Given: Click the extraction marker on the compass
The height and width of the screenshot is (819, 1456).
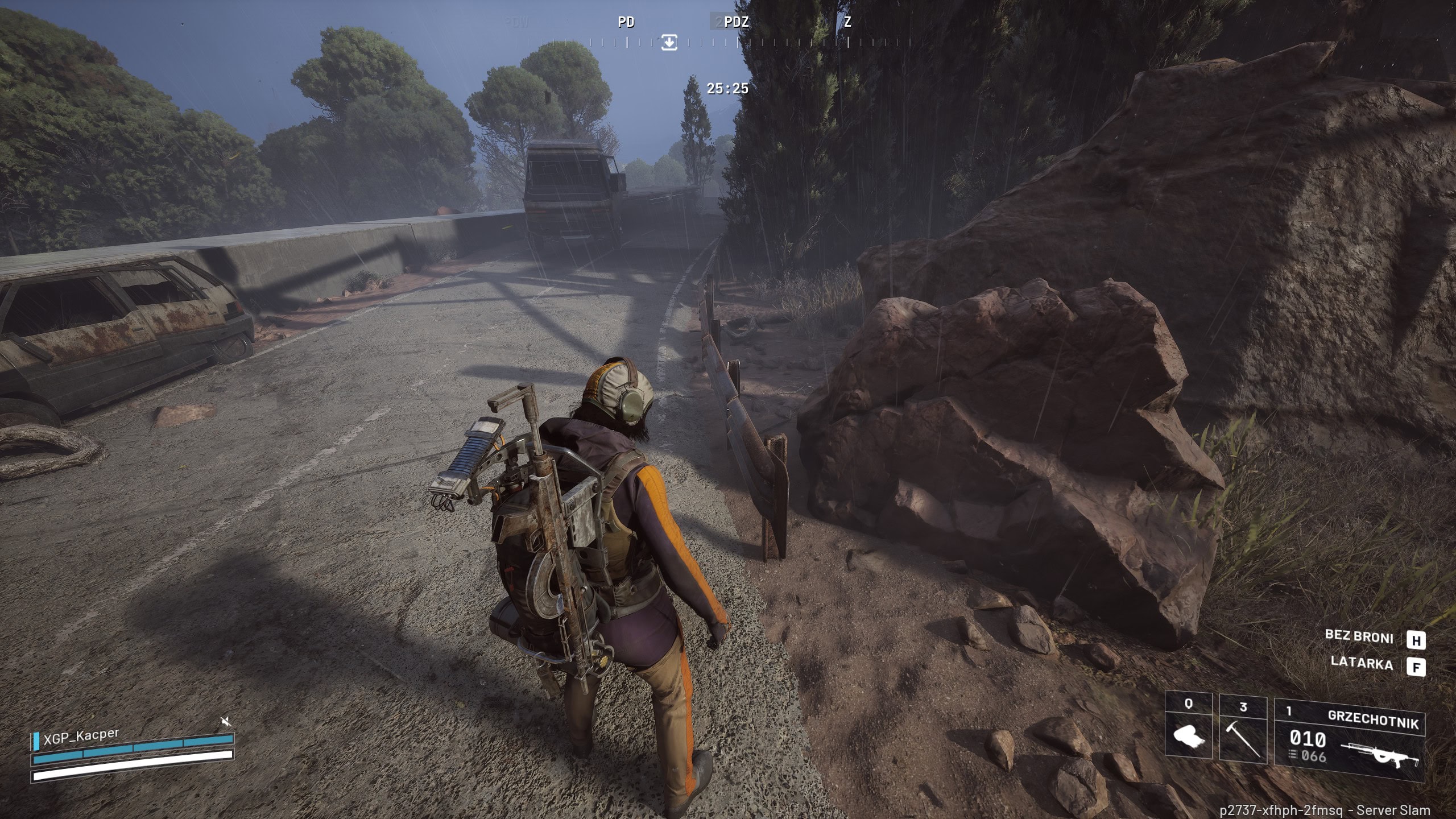Looking at the screenshot, I should 669,42.
